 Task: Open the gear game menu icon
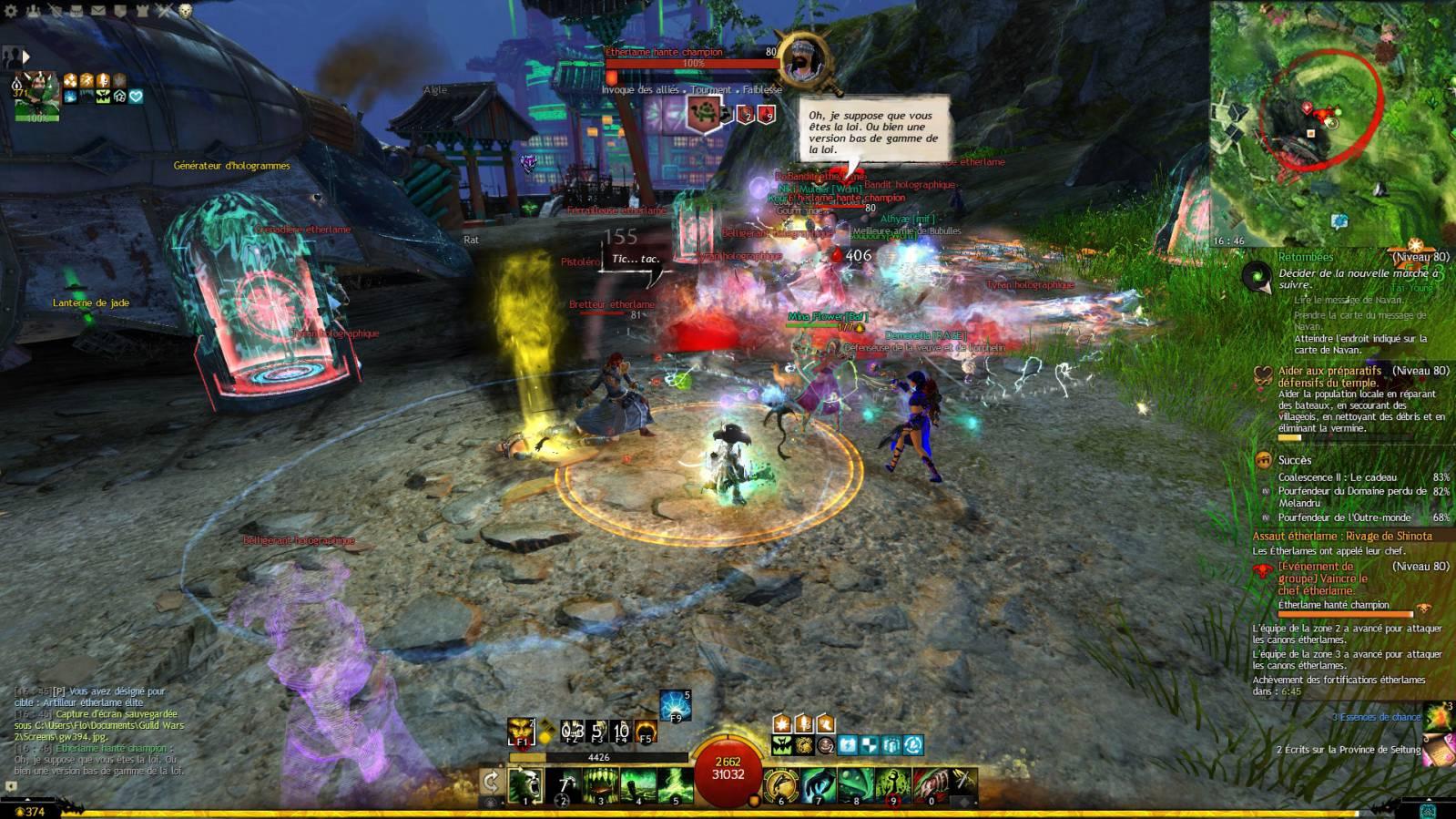11,11
